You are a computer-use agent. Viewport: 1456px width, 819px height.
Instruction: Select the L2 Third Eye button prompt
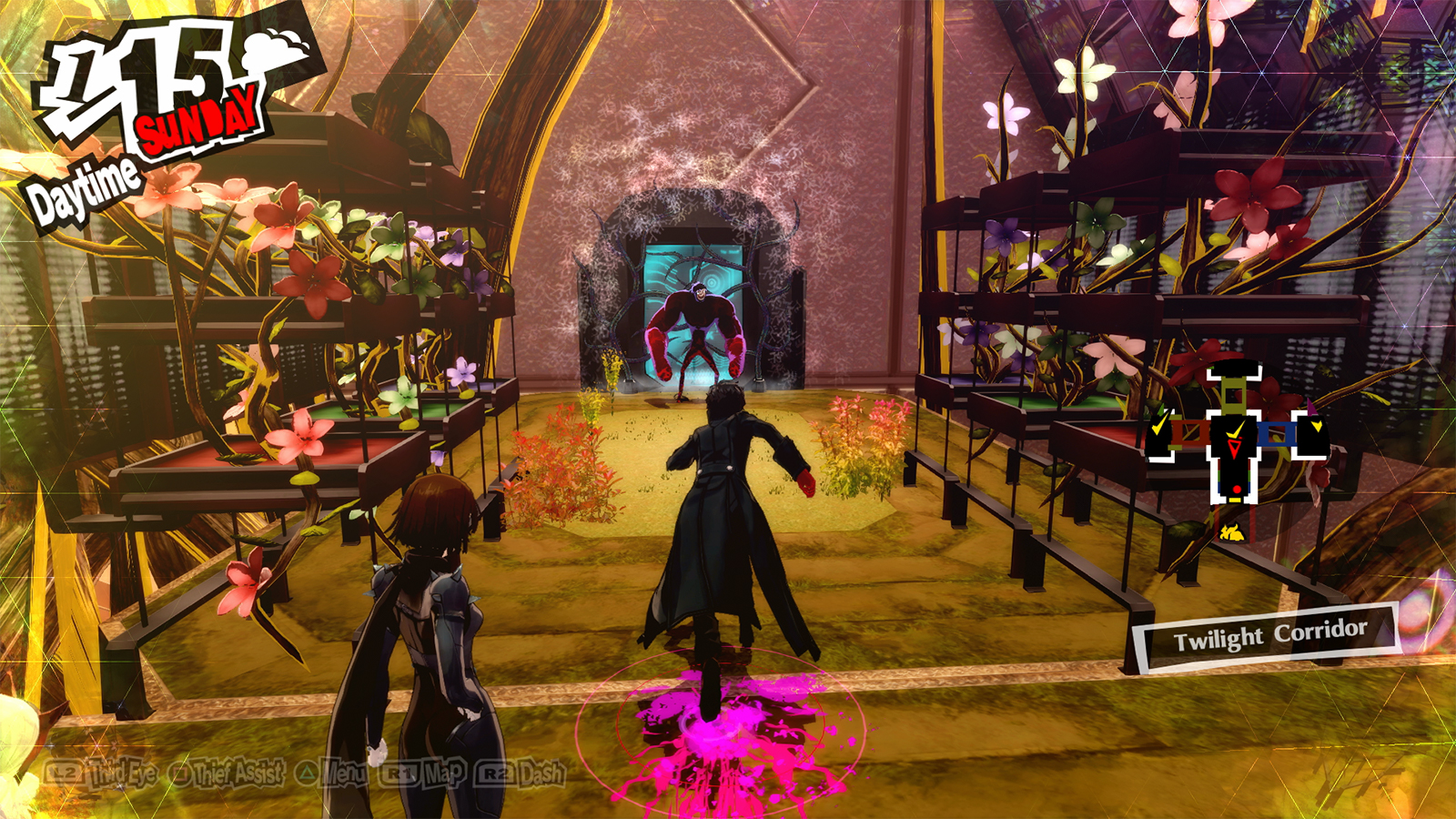[x=65, y=772]
